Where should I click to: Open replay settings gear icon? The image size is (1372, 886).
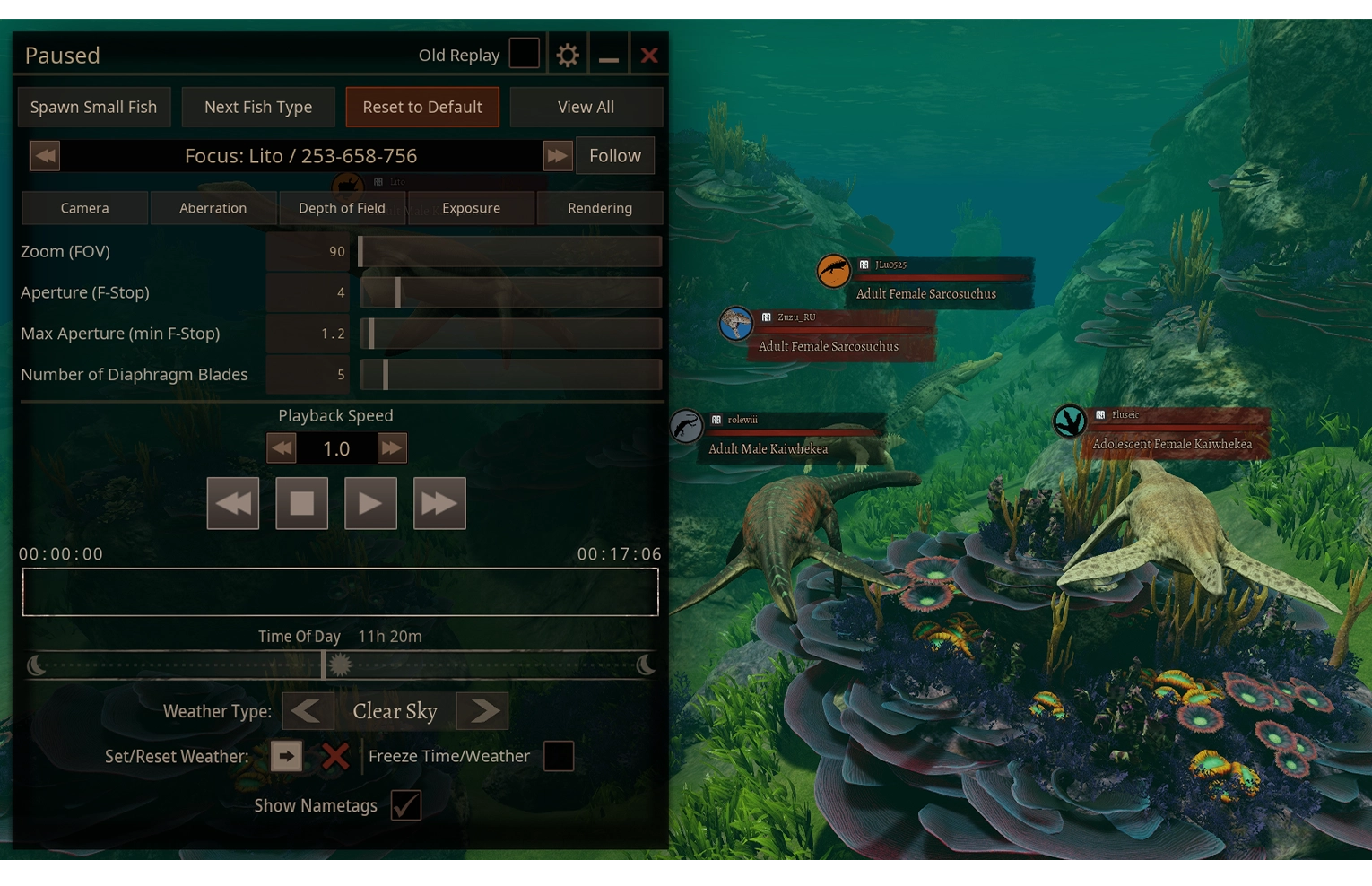[568, 56]
